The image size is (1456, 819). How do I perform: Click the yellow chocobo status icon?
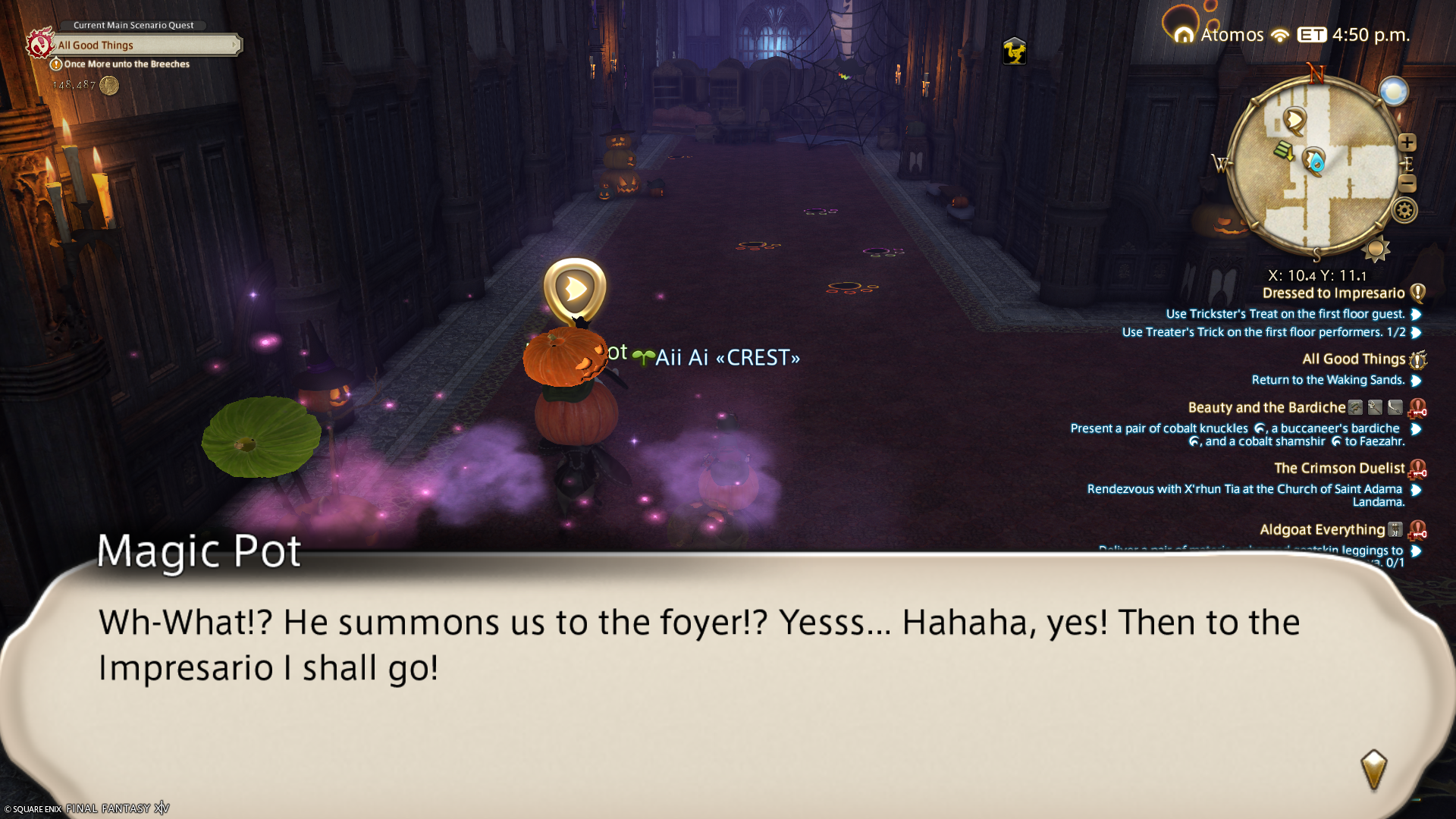(x=1014, y=52)
